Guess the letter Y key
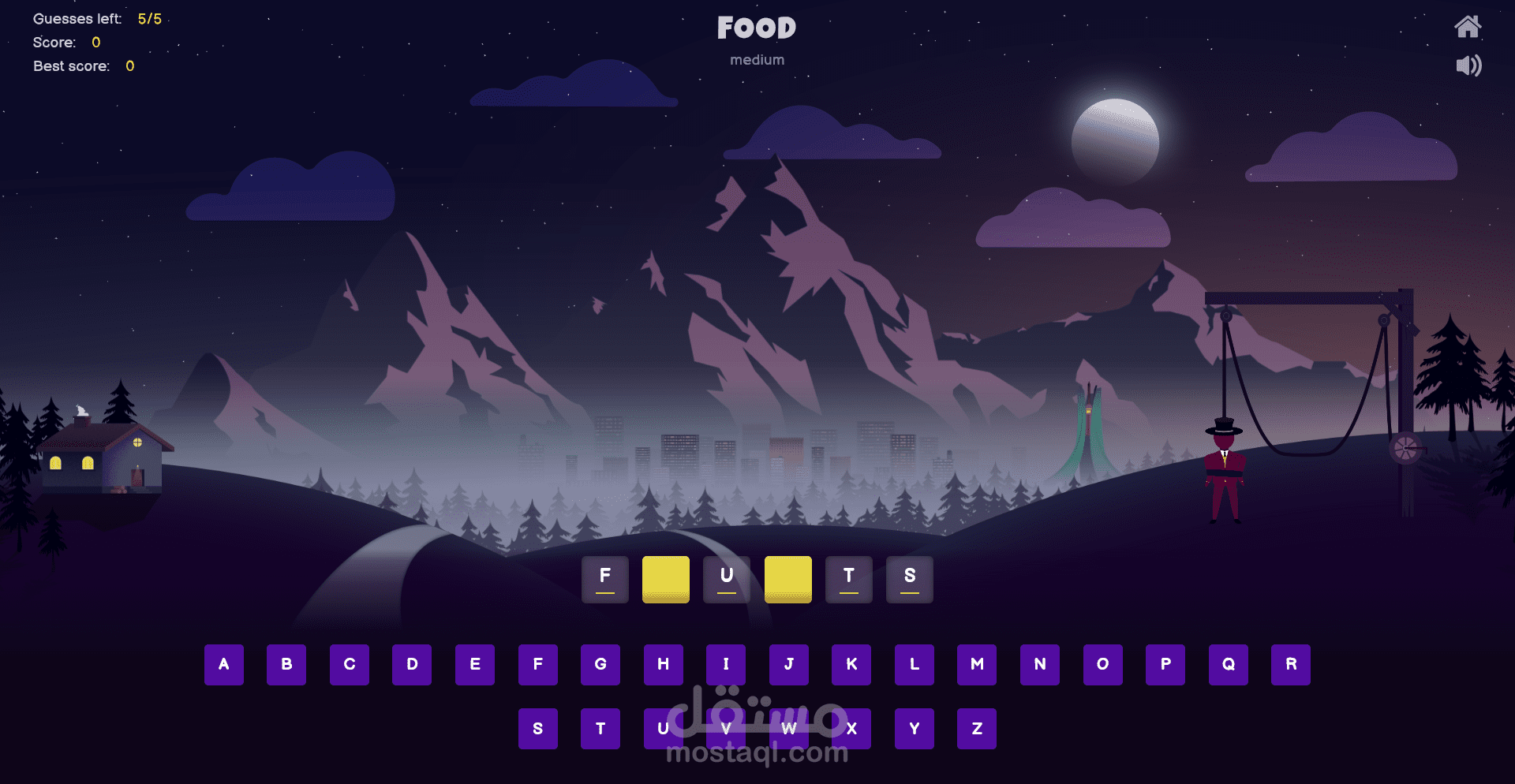The width and height of the screenshot is (1515, 784). [x=915, y=729]
